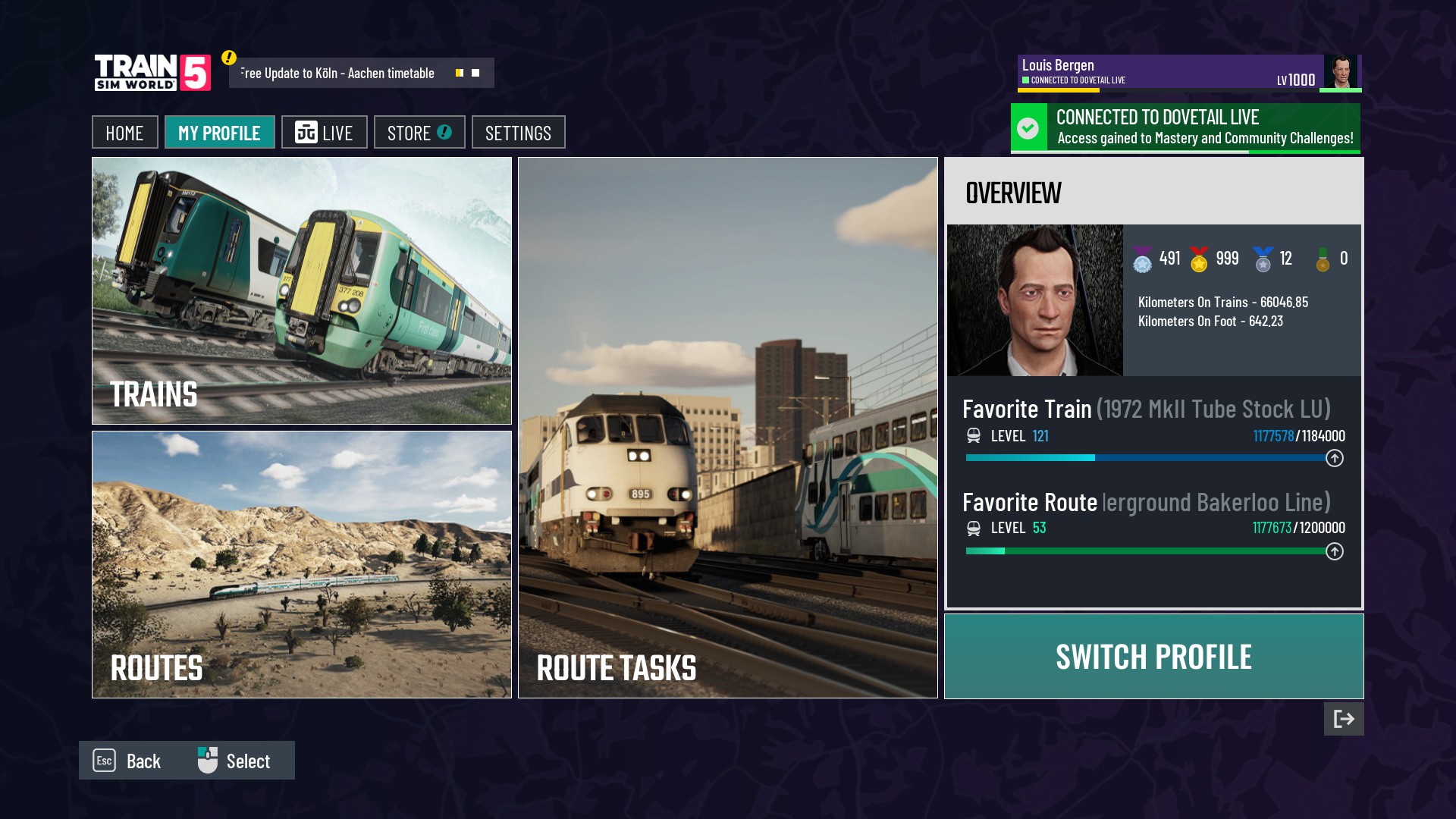Open the Dovetail LIVE tab

coord(324,133)
